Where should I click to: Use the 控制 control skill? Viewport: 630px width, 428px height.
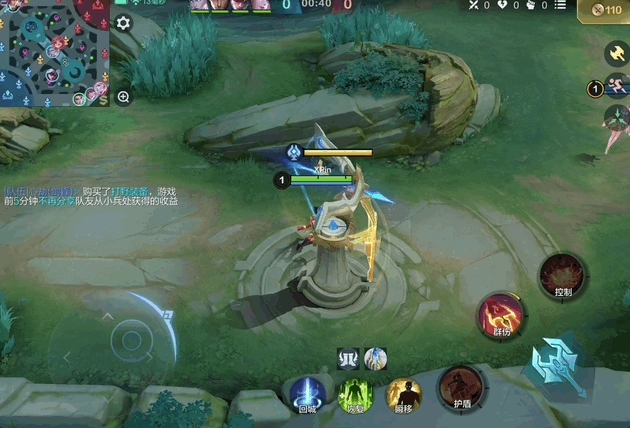562,276
